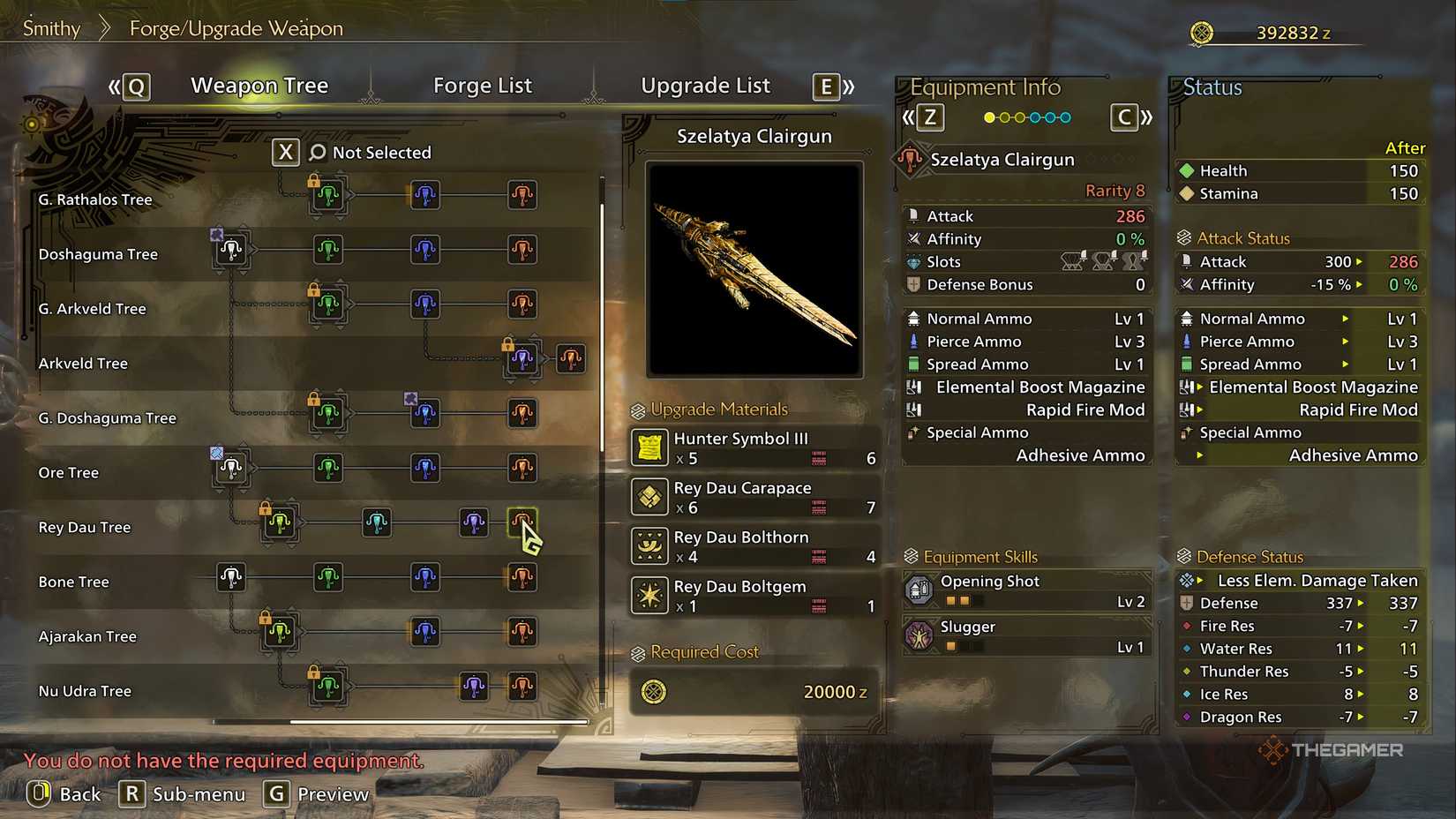The height and width of the screenshot is (819, 1456).
Task: Click the Defense shield icon under Defense Status
Action: click(1187, 603)
